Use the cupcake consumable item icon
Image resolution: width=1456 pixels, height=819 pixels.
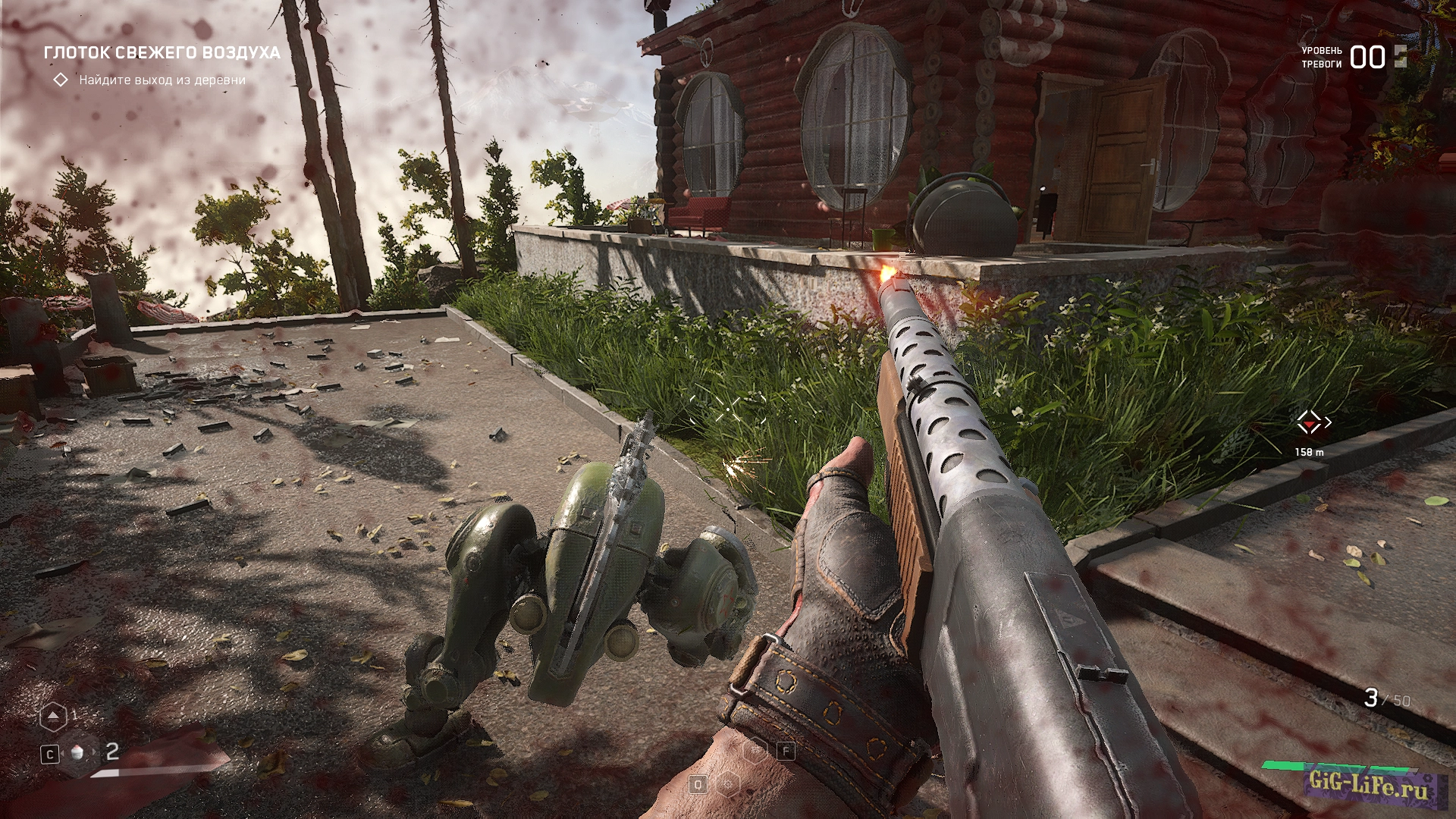pos(77,753)
